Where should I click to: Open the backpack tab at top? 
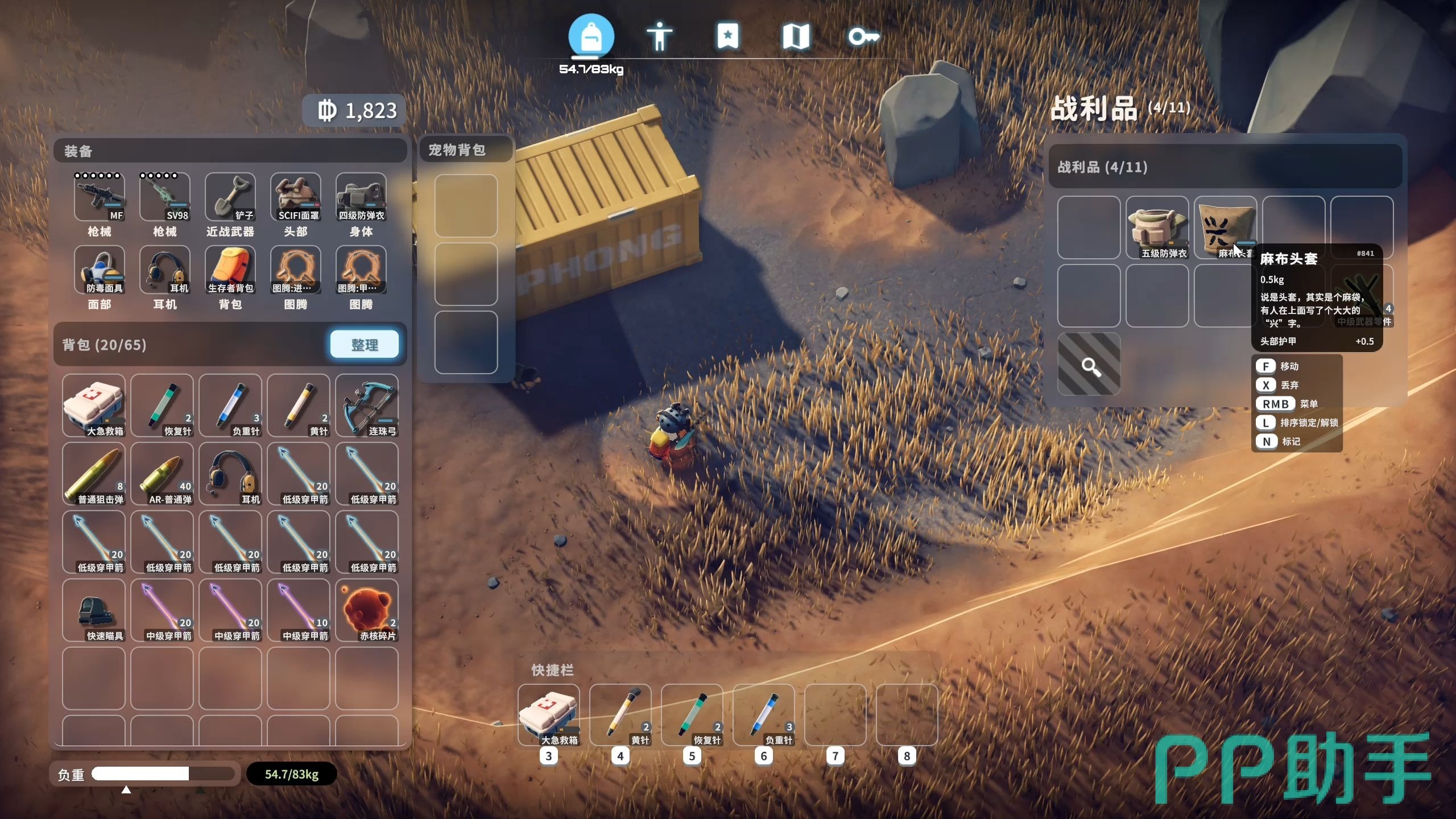(x=591, y=37)
